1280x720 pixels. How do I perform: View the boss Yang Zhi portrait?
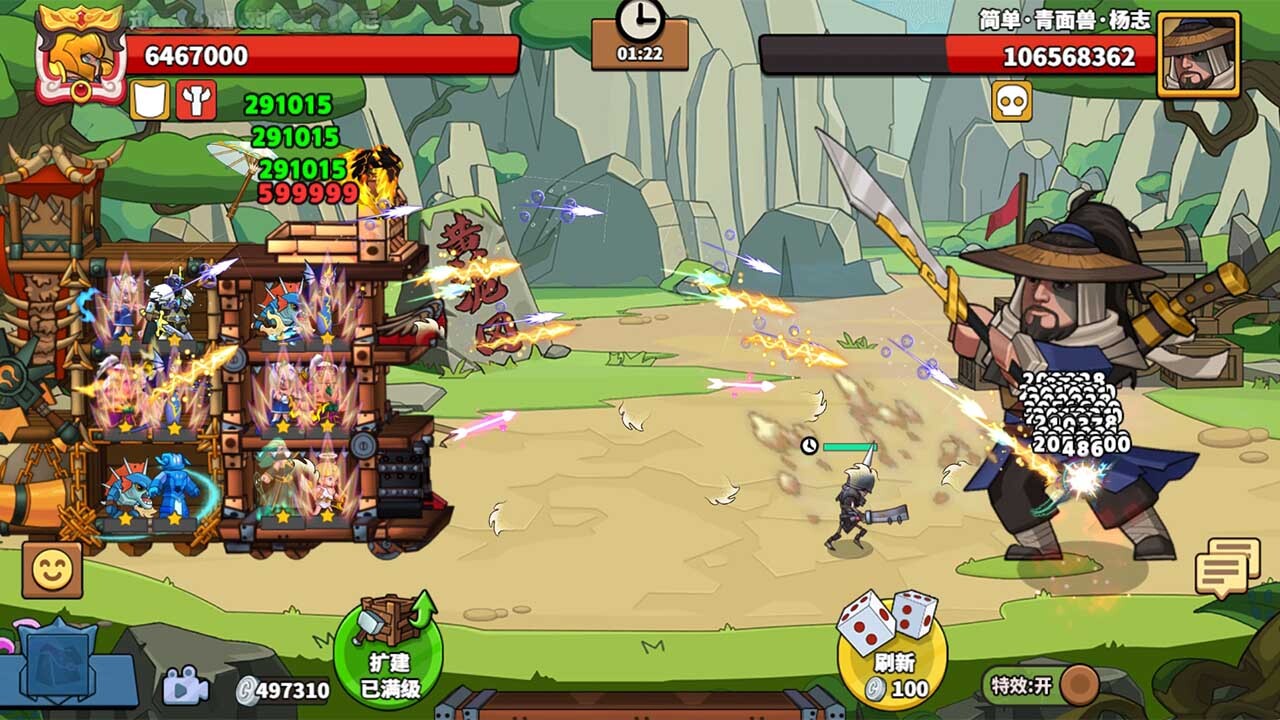(1198, 55)
